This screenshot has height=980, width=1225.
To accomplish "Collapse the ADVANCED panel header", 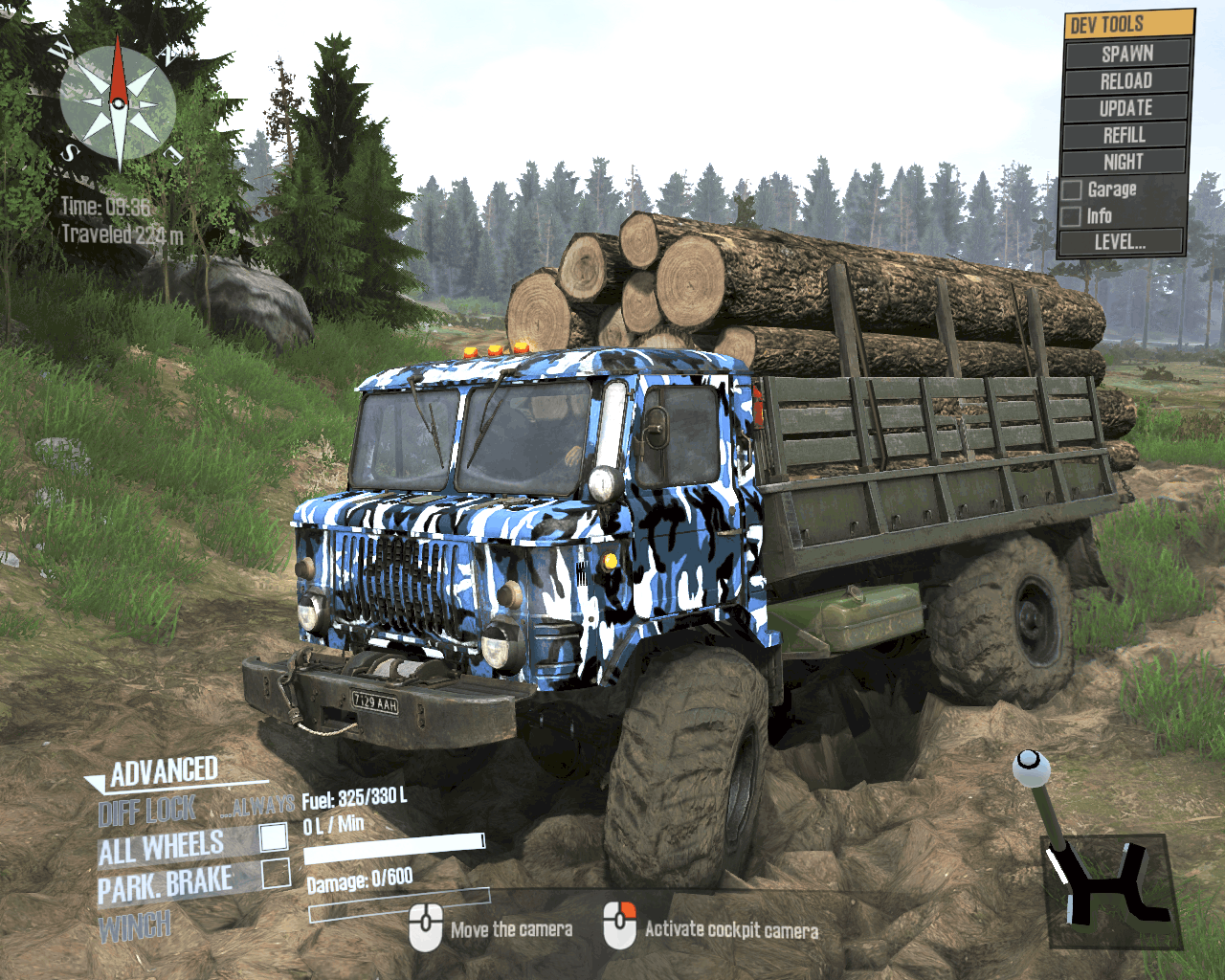I will 163,772.
